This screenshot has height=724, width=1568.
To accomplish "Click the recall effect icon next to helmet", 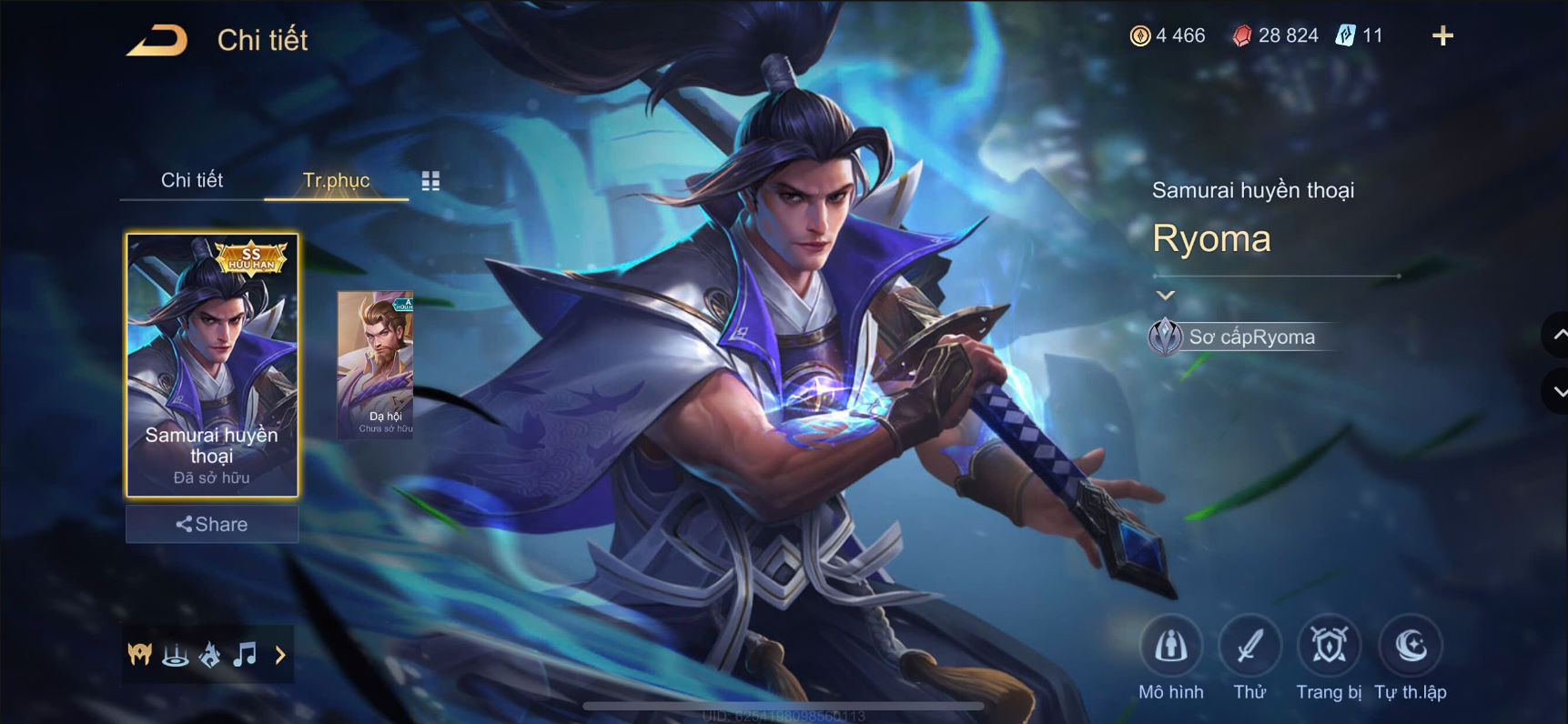I will 176,653.
